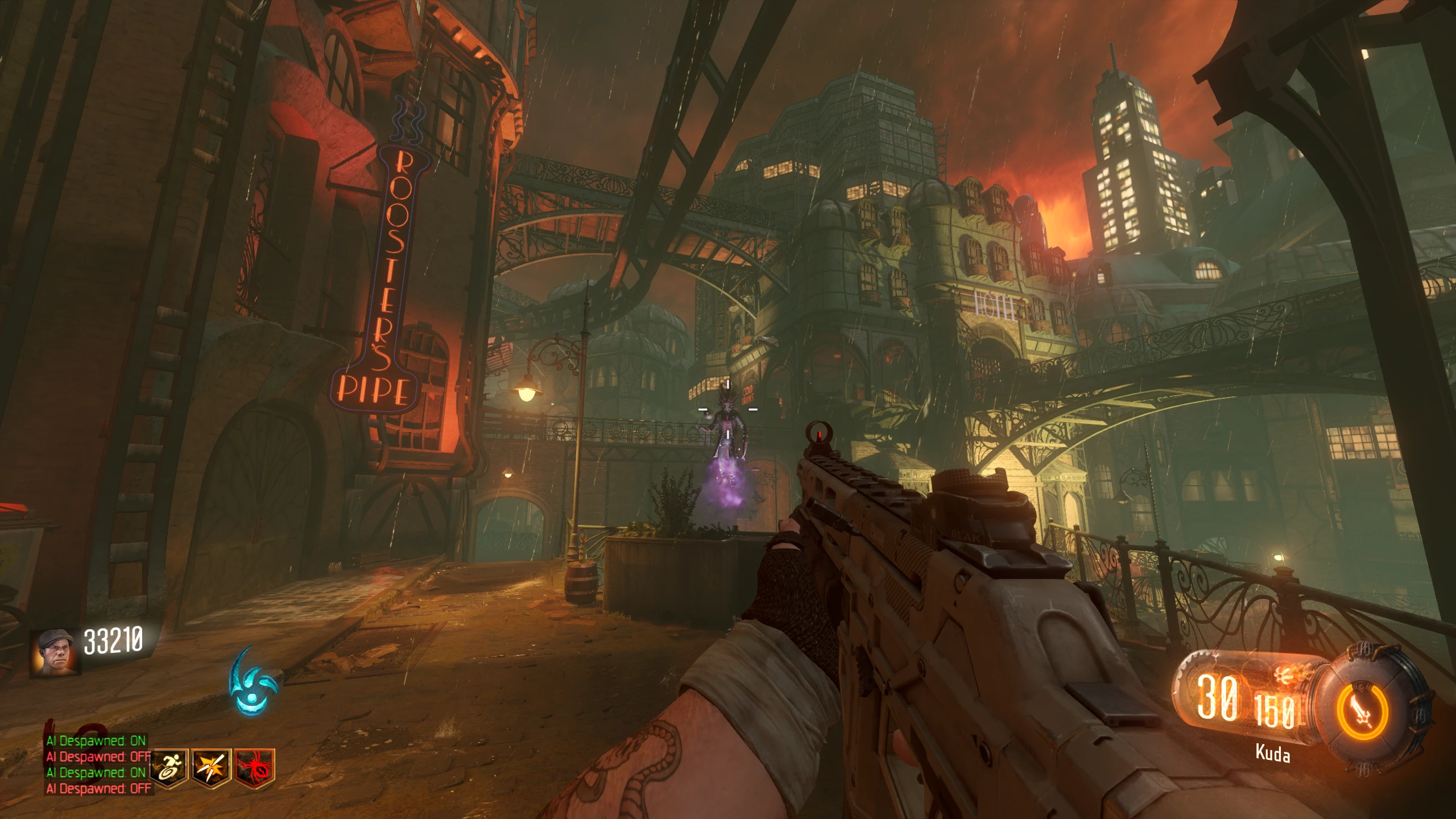
Task: Click the Stamin-Up running man perk icon
Action: click(x=169, y=768)
